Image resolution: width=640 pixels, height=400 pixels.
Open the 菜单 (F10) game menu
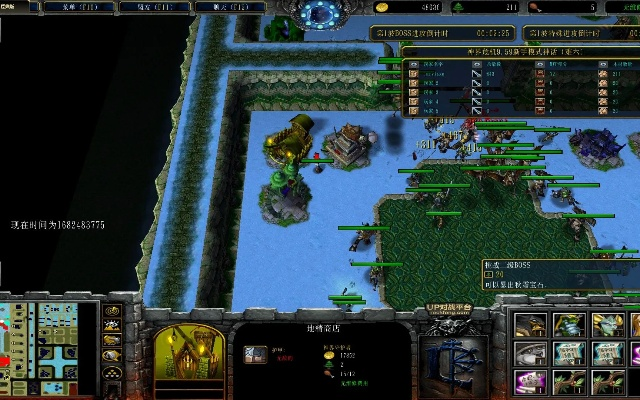78,6
